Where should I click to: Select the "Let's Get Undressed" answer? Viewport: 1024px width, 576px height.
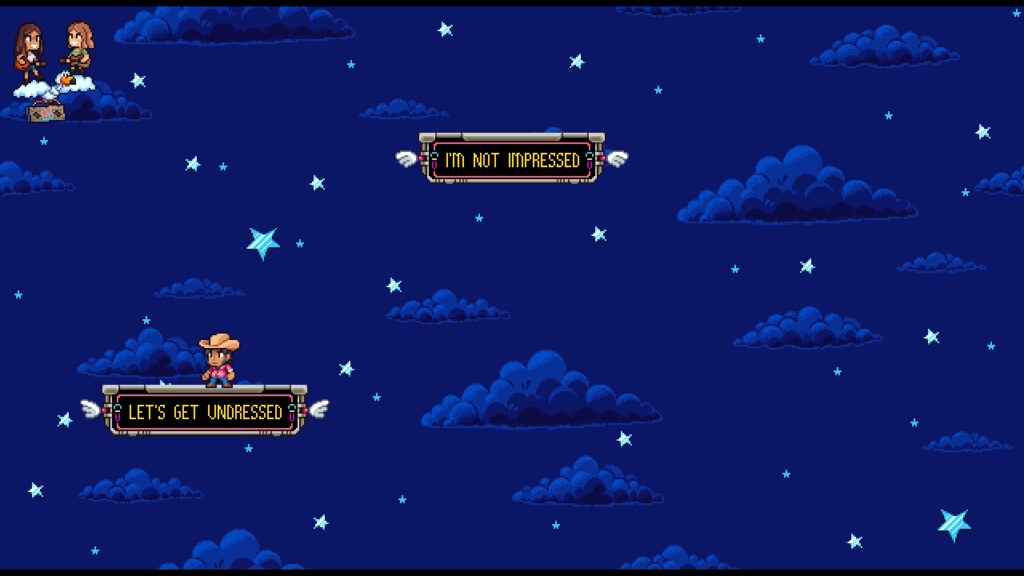(x=205, y=412)
